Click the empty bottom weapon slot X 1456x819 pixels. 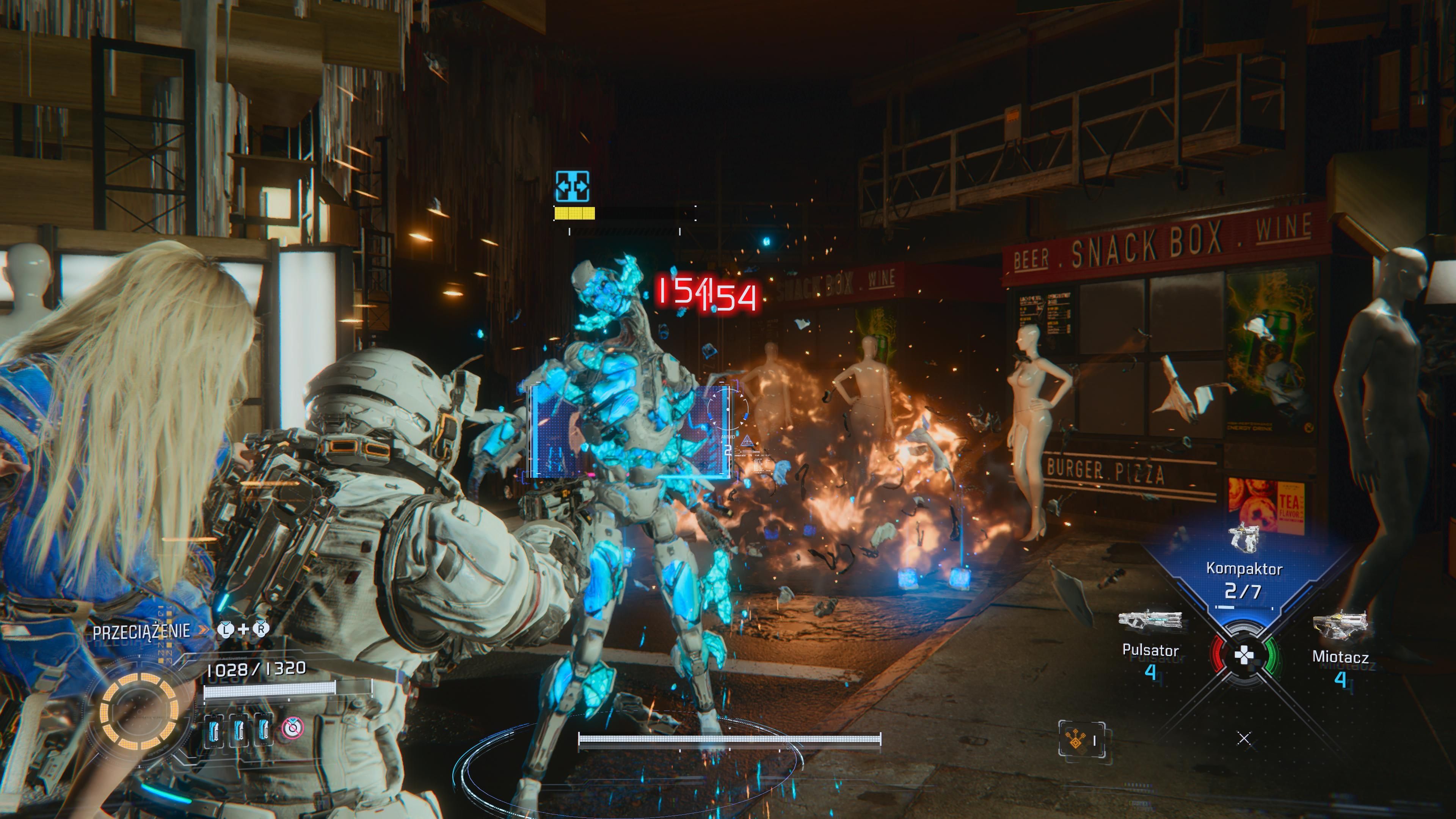click(1244, 738)
